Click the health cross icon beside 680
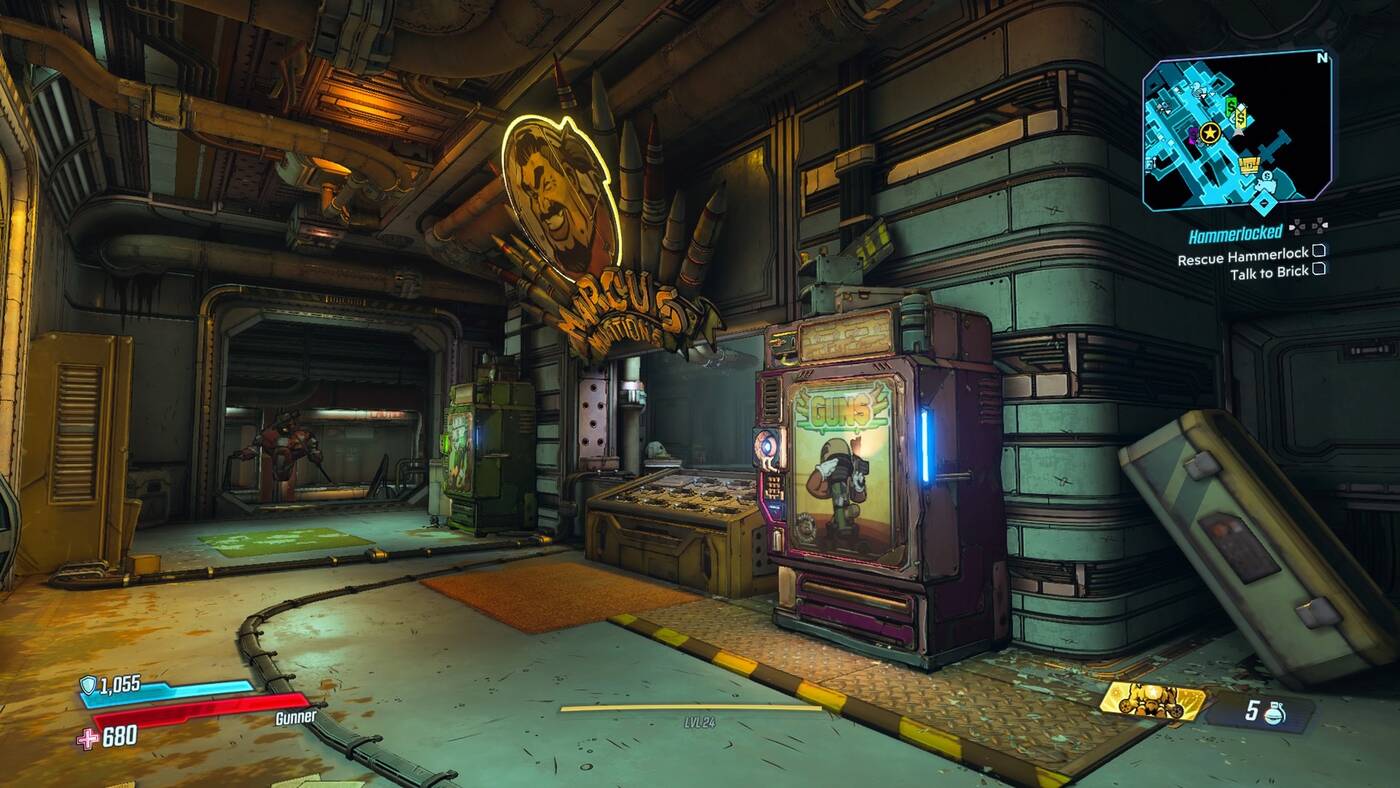 (x=86, y=739)
